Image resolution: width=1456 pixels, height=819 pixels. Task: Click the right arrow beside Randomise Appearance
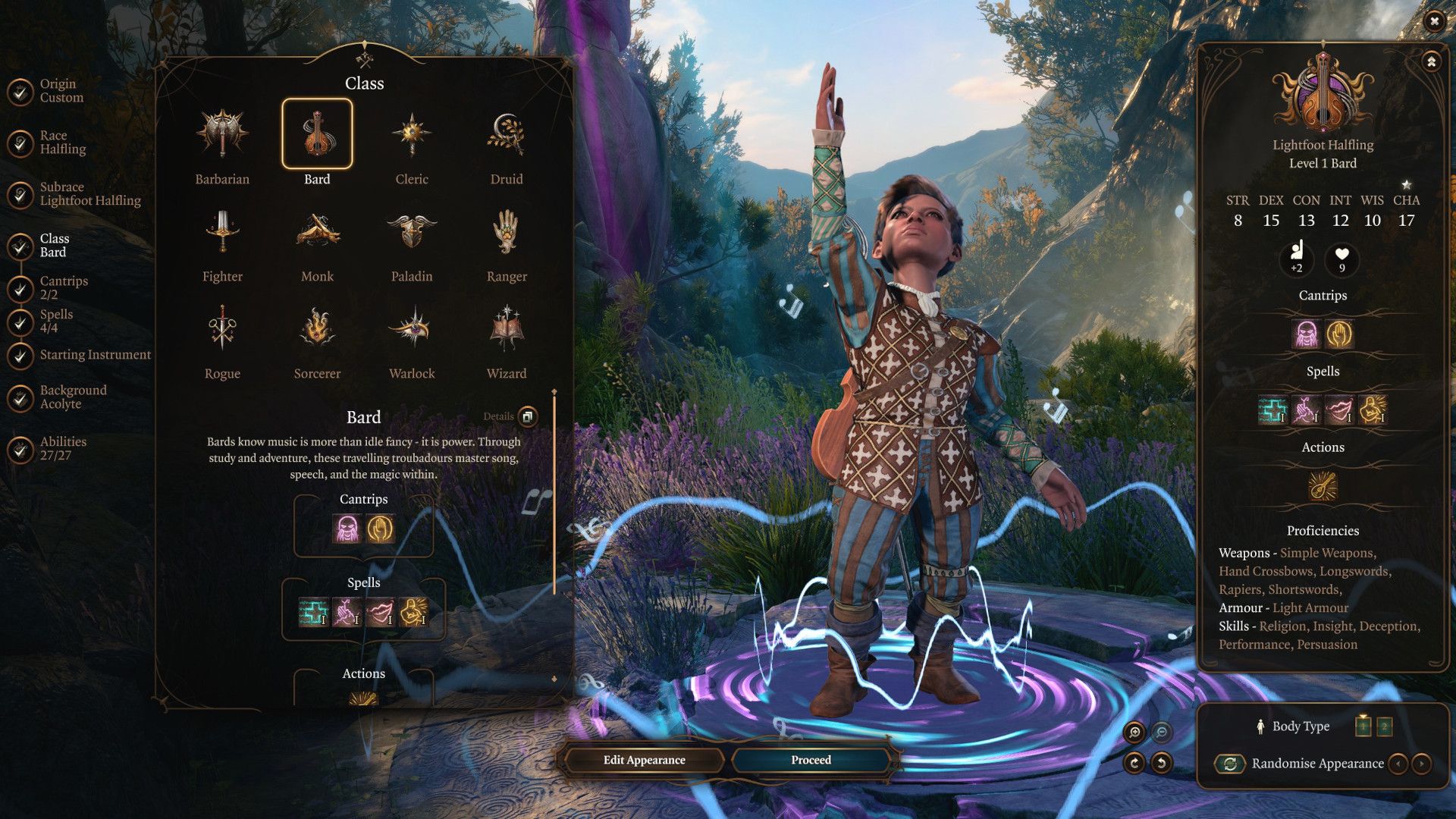point(1420,764)
